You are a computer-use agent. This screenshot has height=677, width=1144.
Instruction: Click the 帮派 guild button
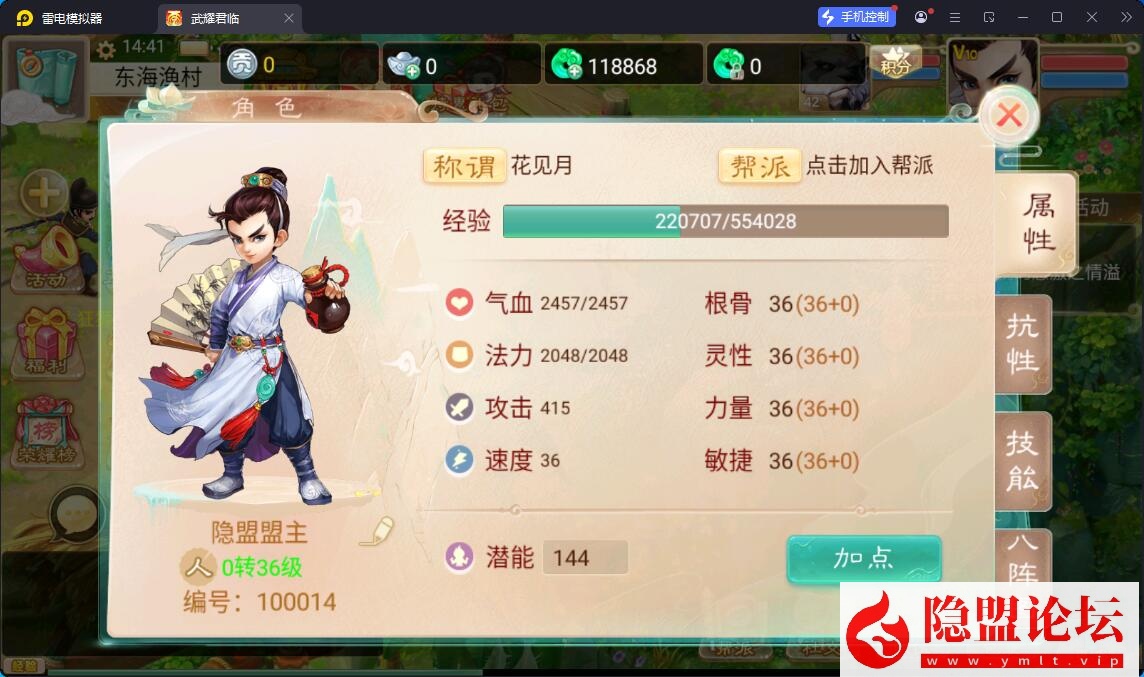(x=760, y=166)
